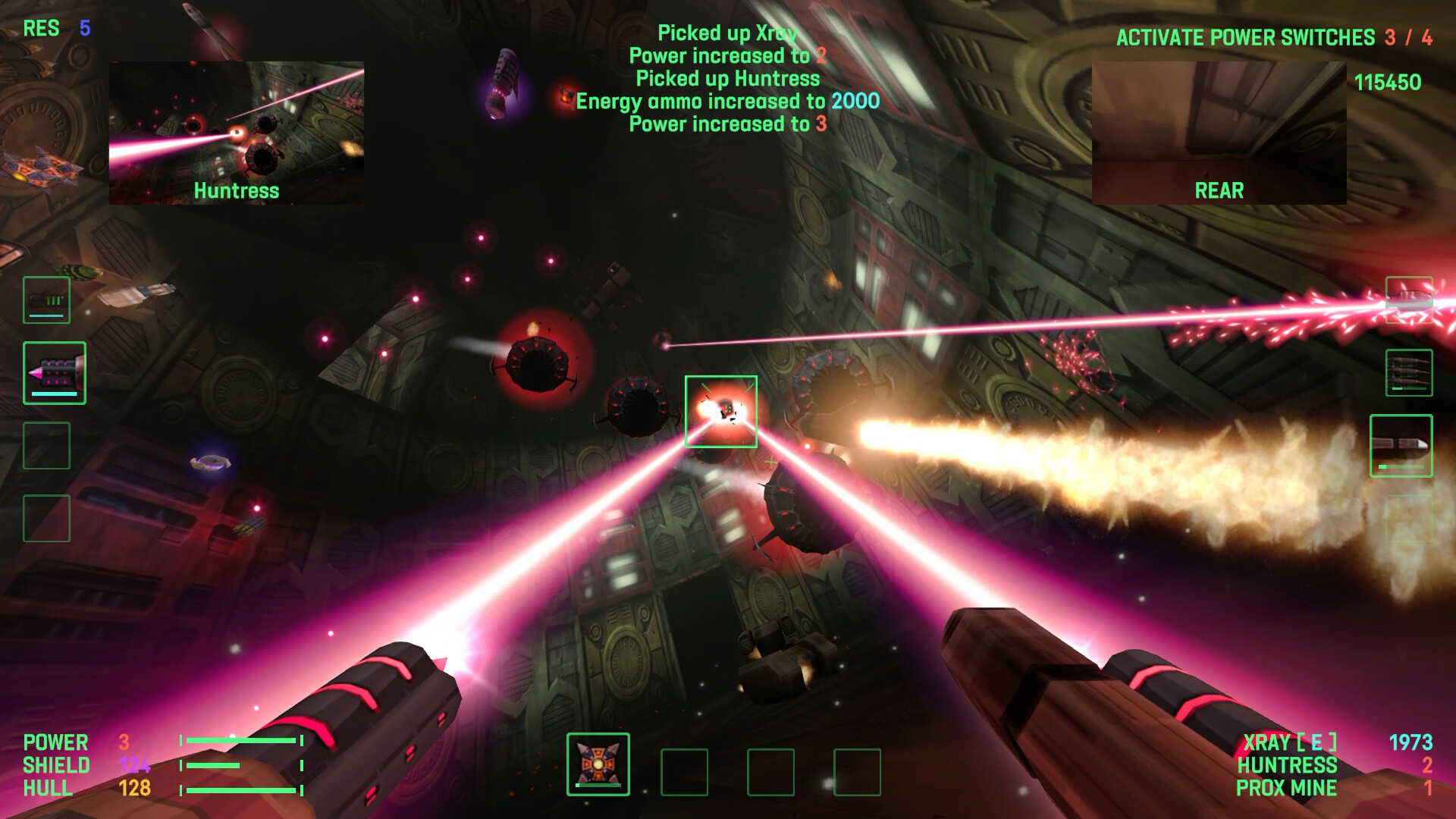The height and width of the screenshot is (819, 1456).
Task: Activate the spiked proximity mine slot
Action: (598, 764)
